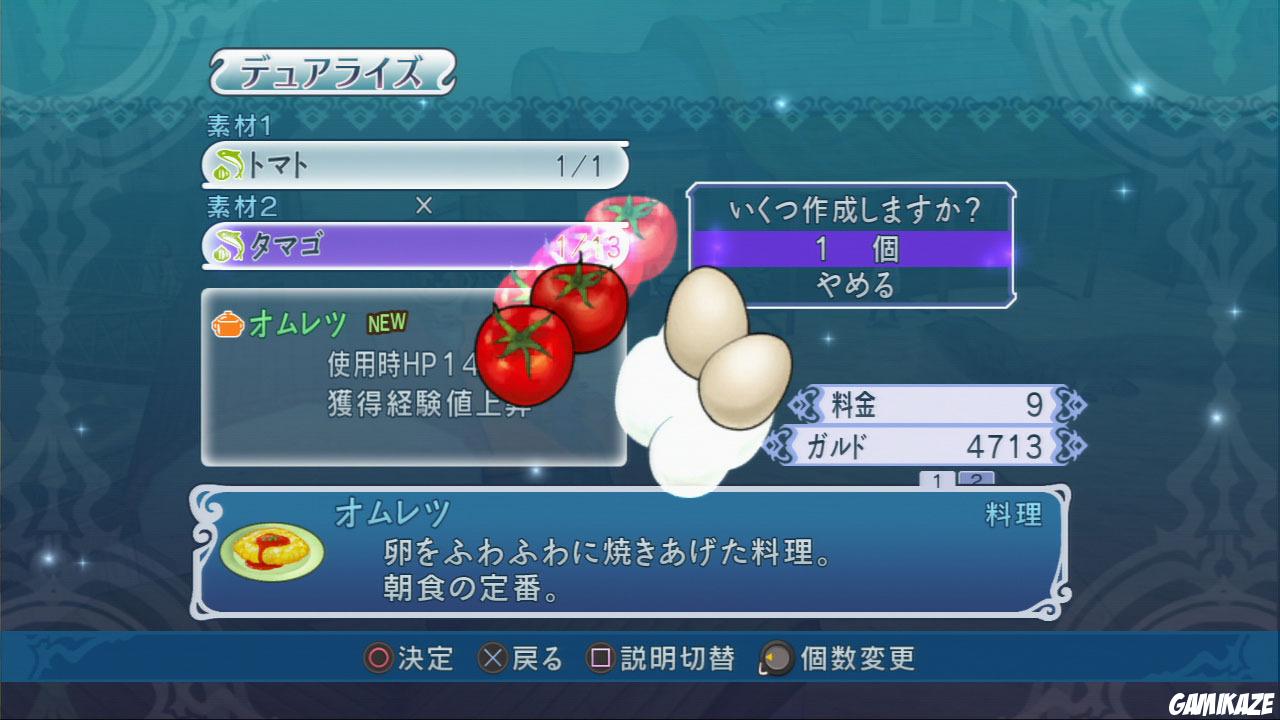Switch to page 2 tab
The width and height of the screenshot is (1280, 720).
click(x=976, y=480)
